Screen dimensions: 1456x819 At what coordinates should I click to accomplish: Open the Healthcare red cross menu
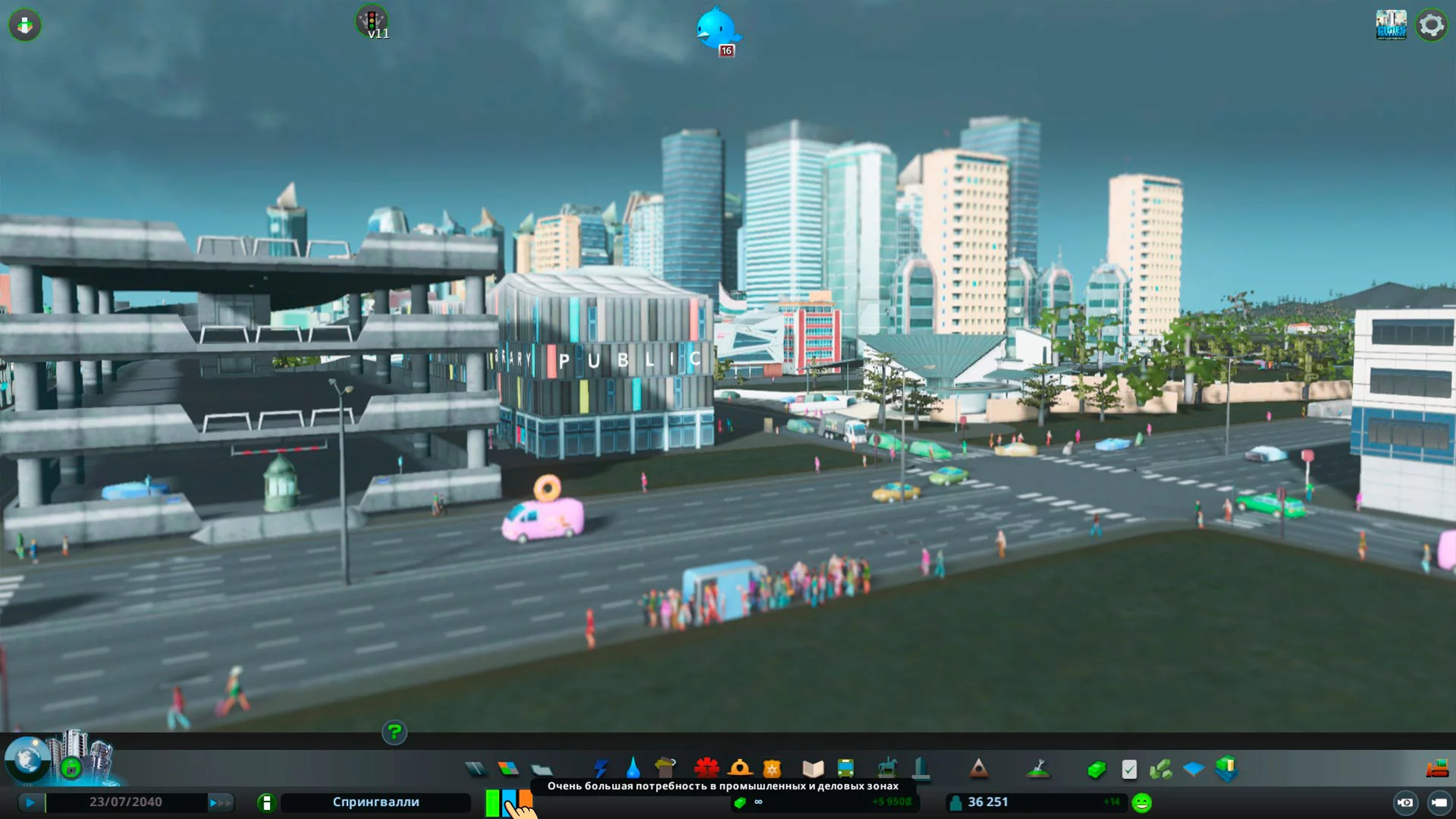(706, 769)
